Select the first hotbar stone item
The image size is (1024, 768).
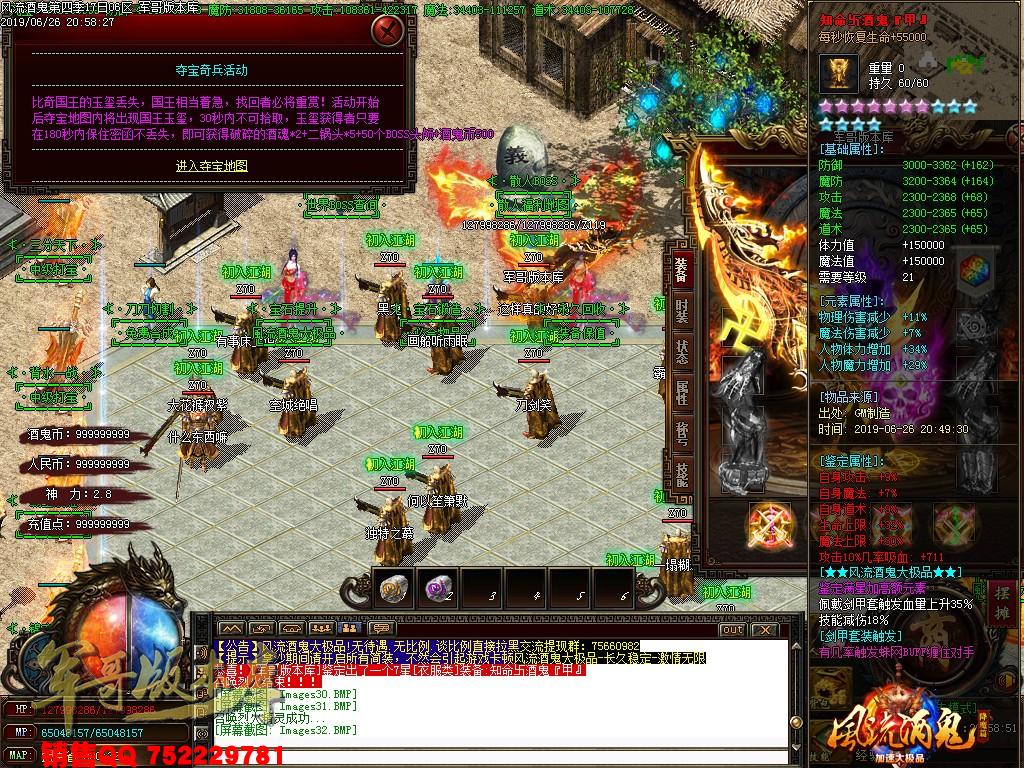391,589
